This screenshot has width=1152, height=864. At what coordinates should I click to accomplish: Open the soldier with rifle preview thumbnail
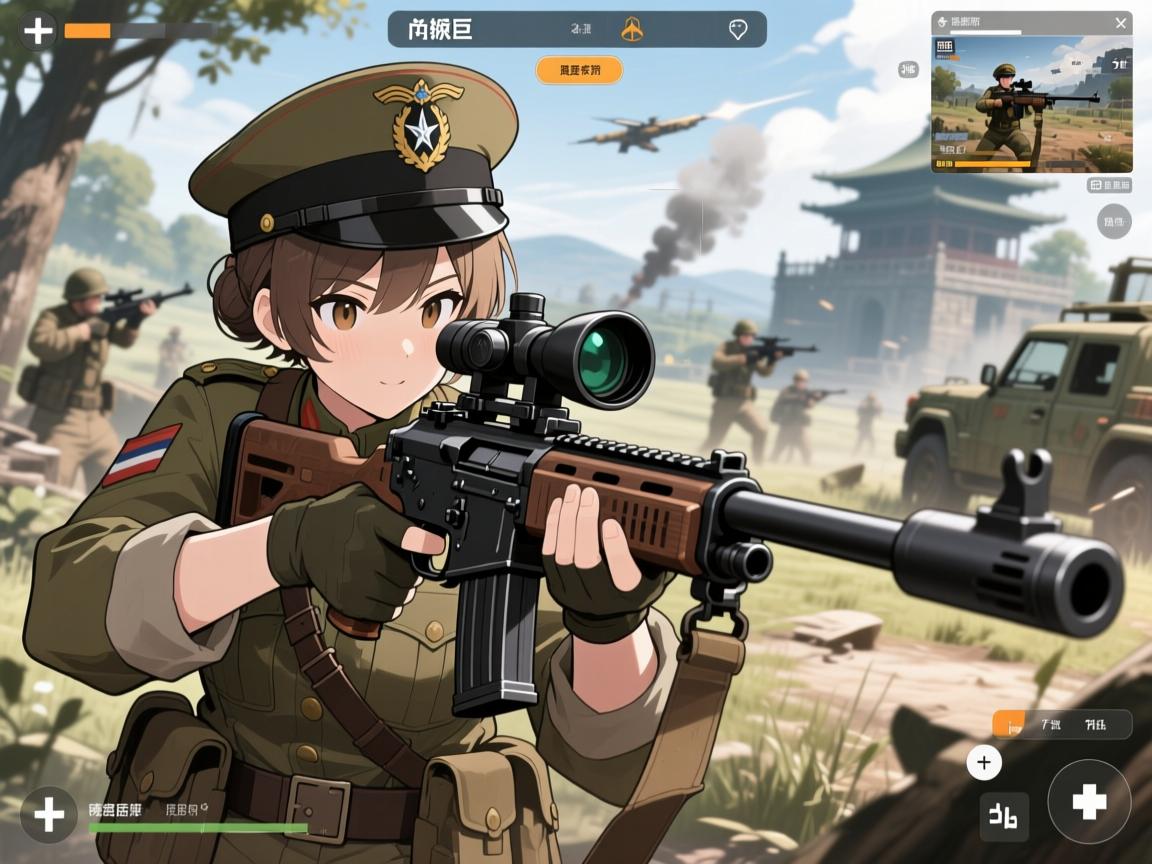[x=1031, y=104]
